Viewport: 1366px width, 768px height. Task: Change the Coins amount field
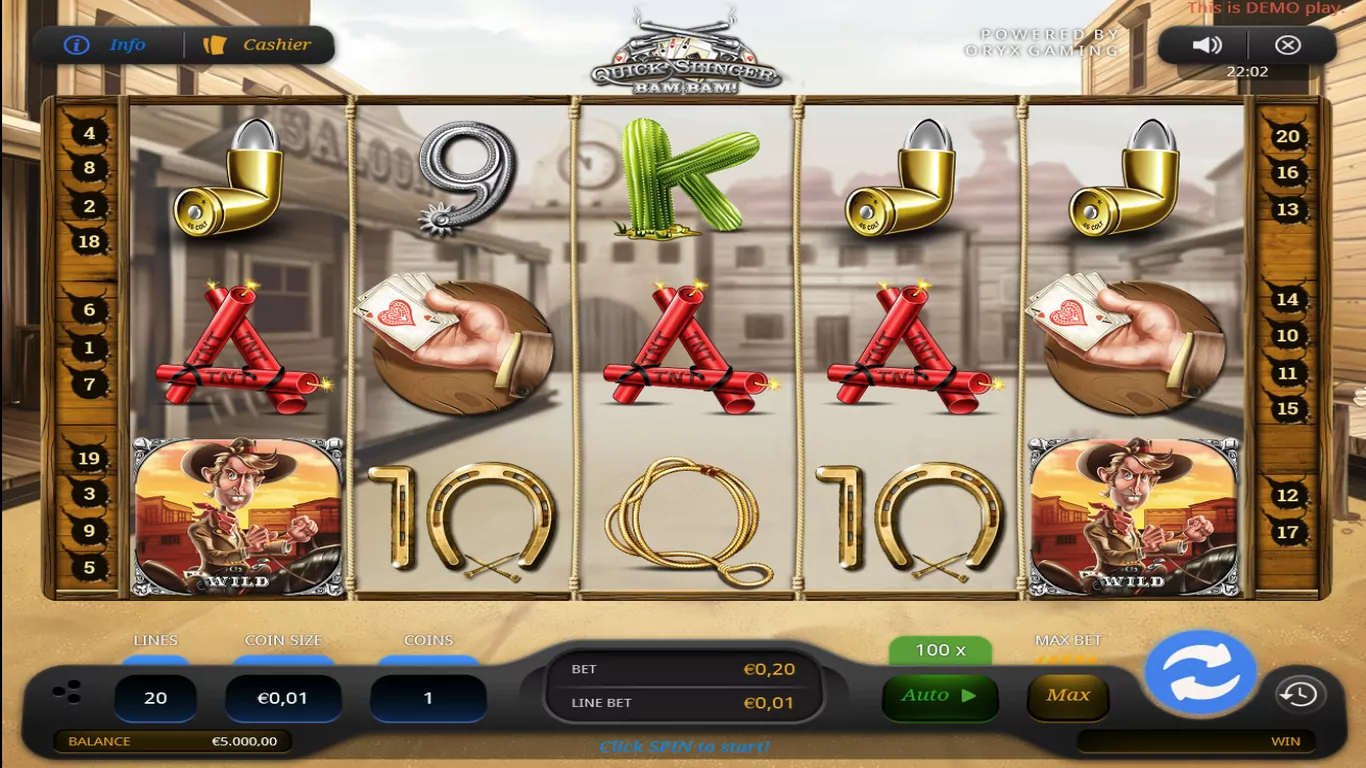click(x=428, y=698)
